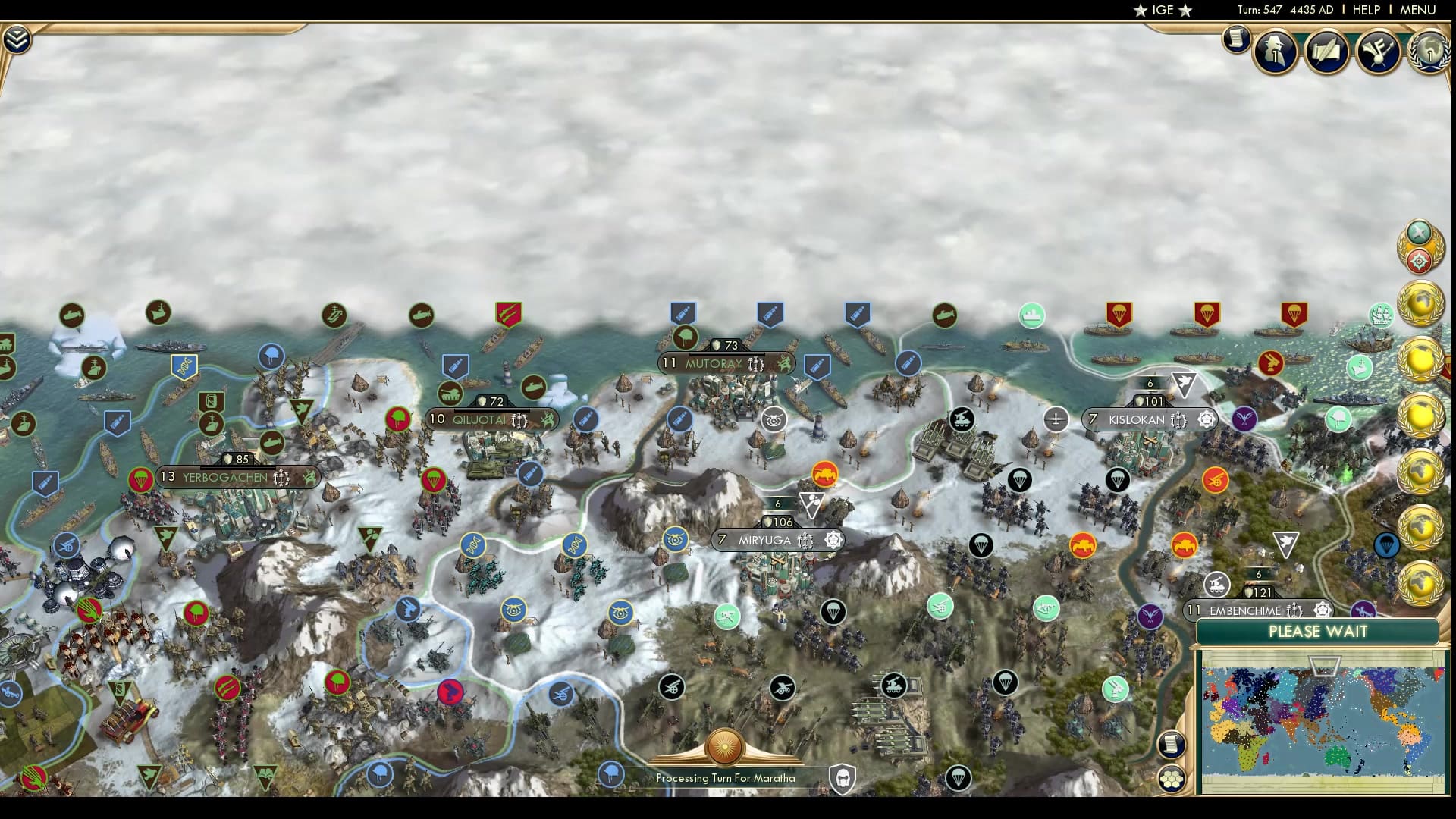Click the scroll notification log icon near minimap

pos(1172,743)
